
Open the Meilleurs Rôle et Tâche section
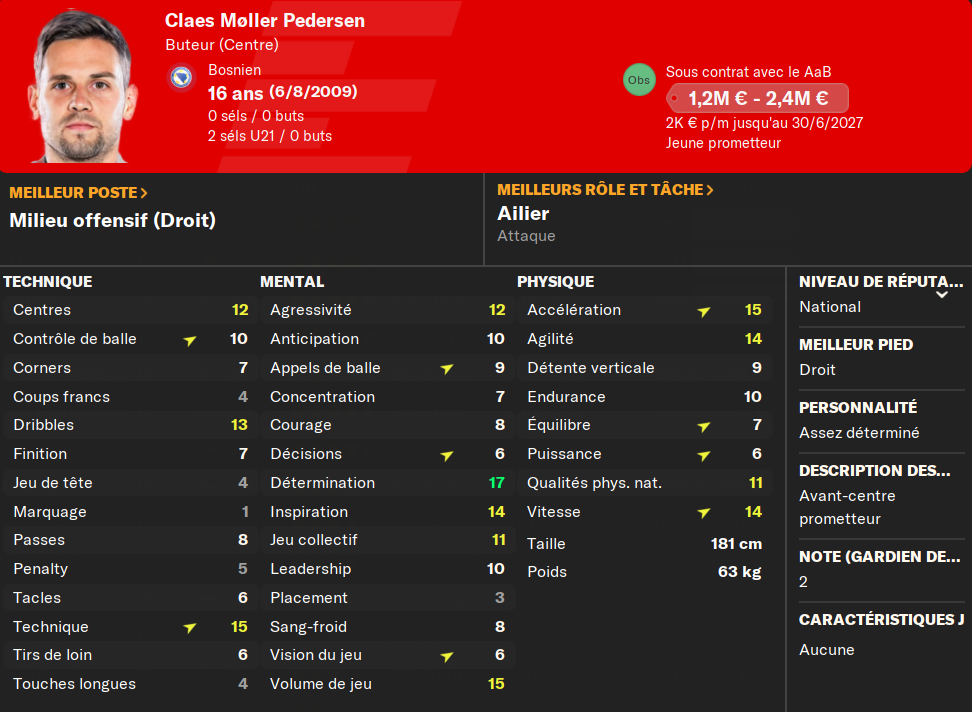point(605,189)
